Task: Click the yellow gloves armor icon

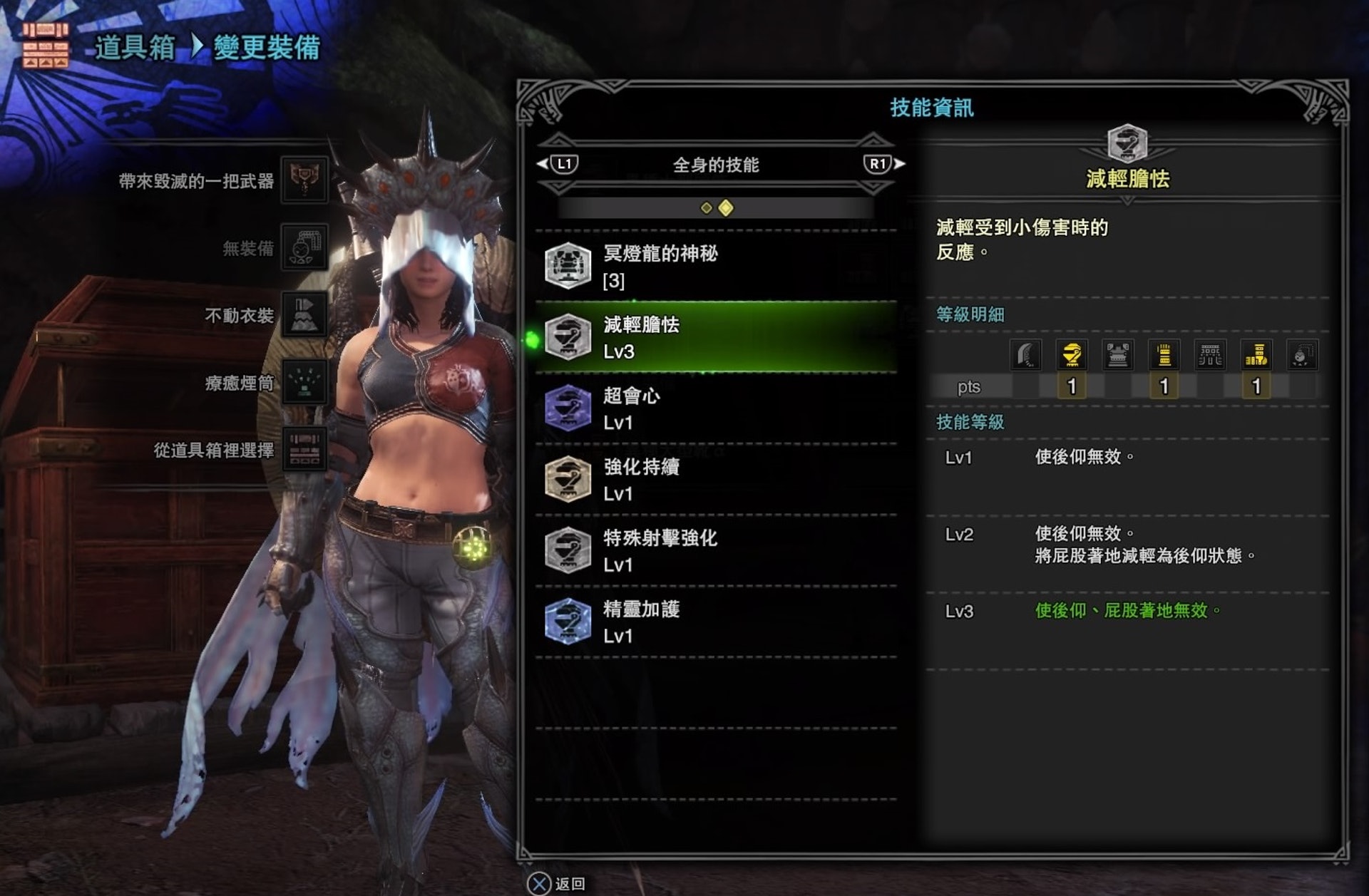Action: (x=1164, y=354)
